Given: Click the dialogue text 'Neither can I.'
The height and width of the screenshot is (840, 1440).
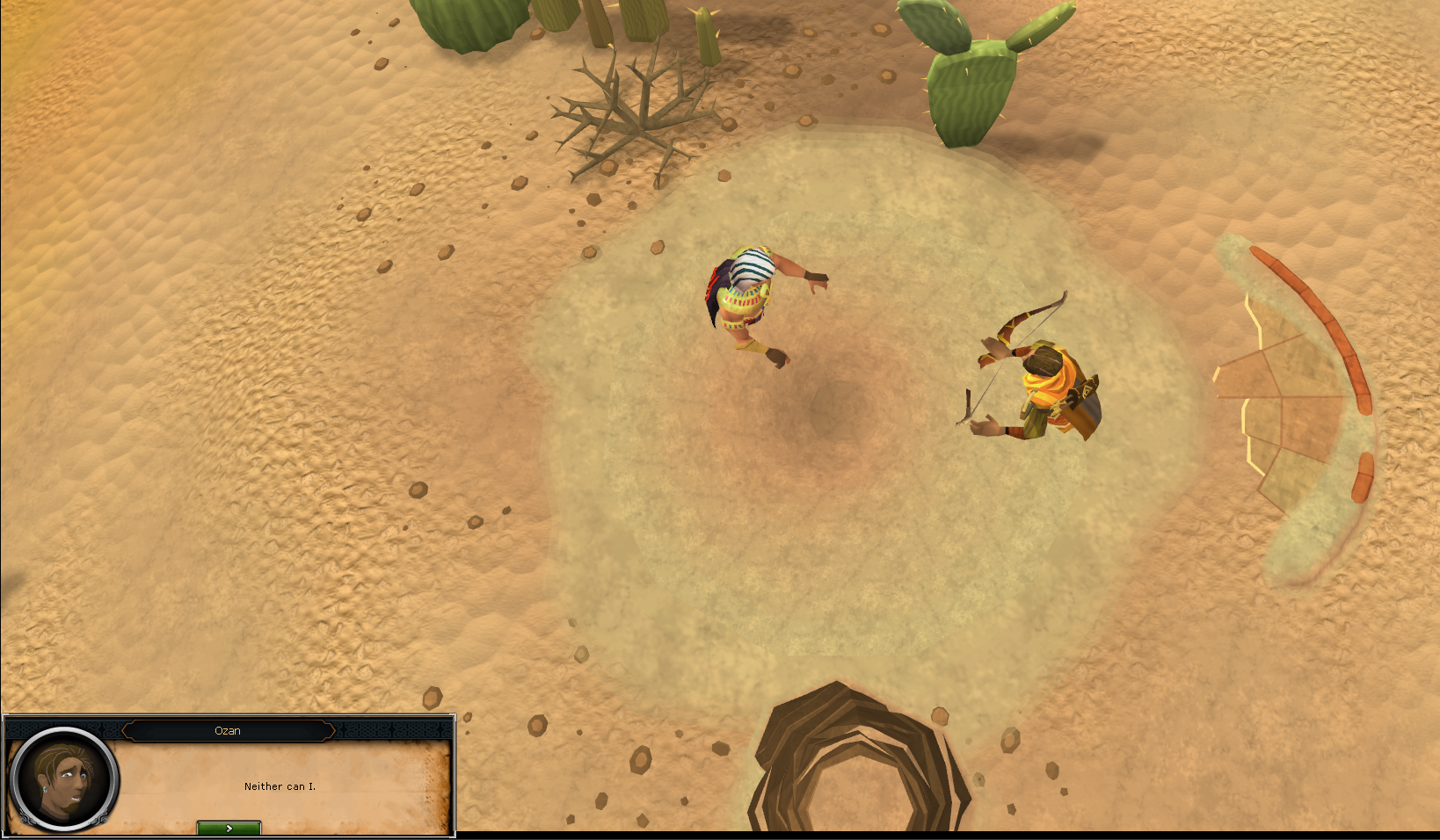Looking at the screenshot, I should (280, 786).
